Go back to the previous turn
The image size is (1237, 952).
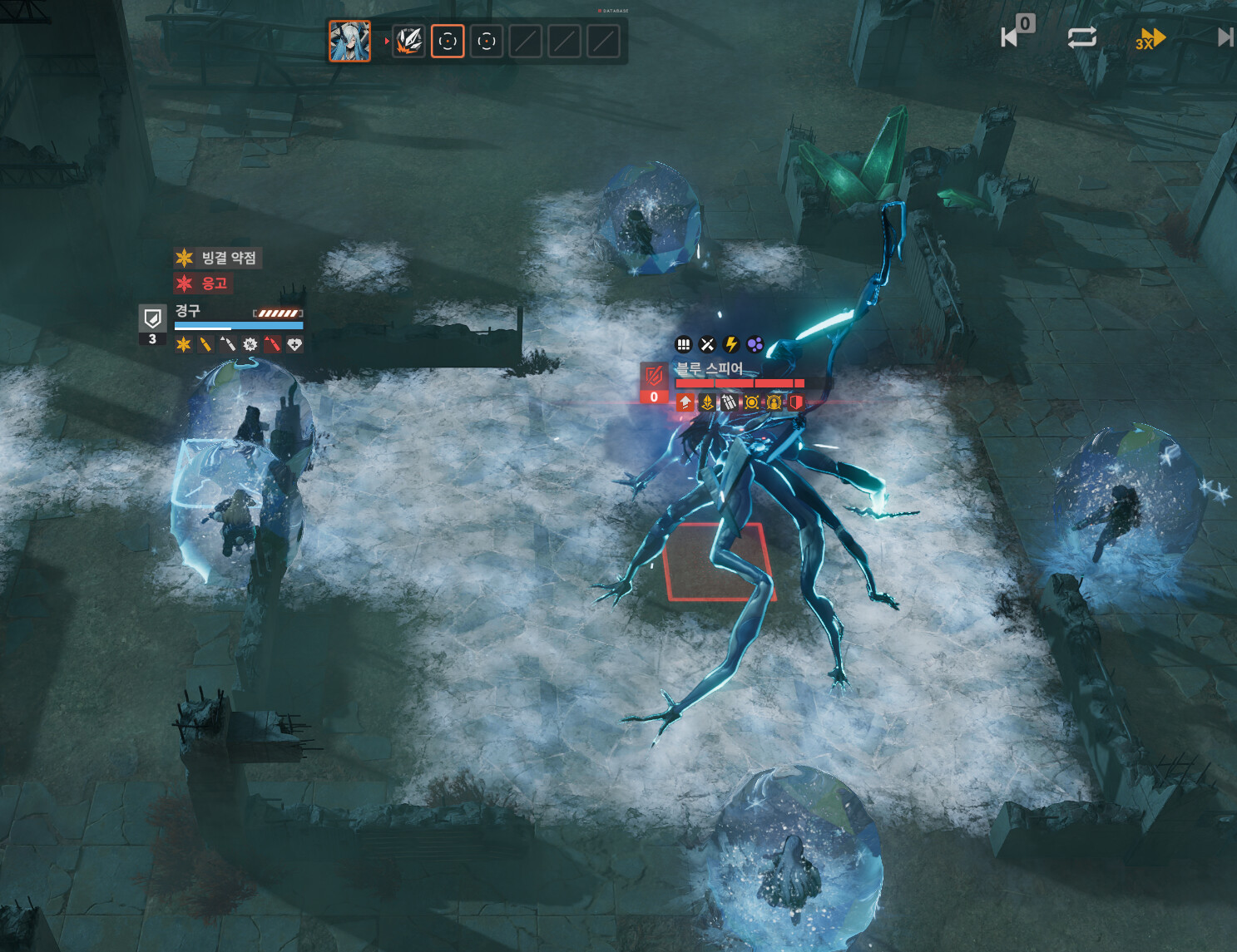(x=1012, y=37)
